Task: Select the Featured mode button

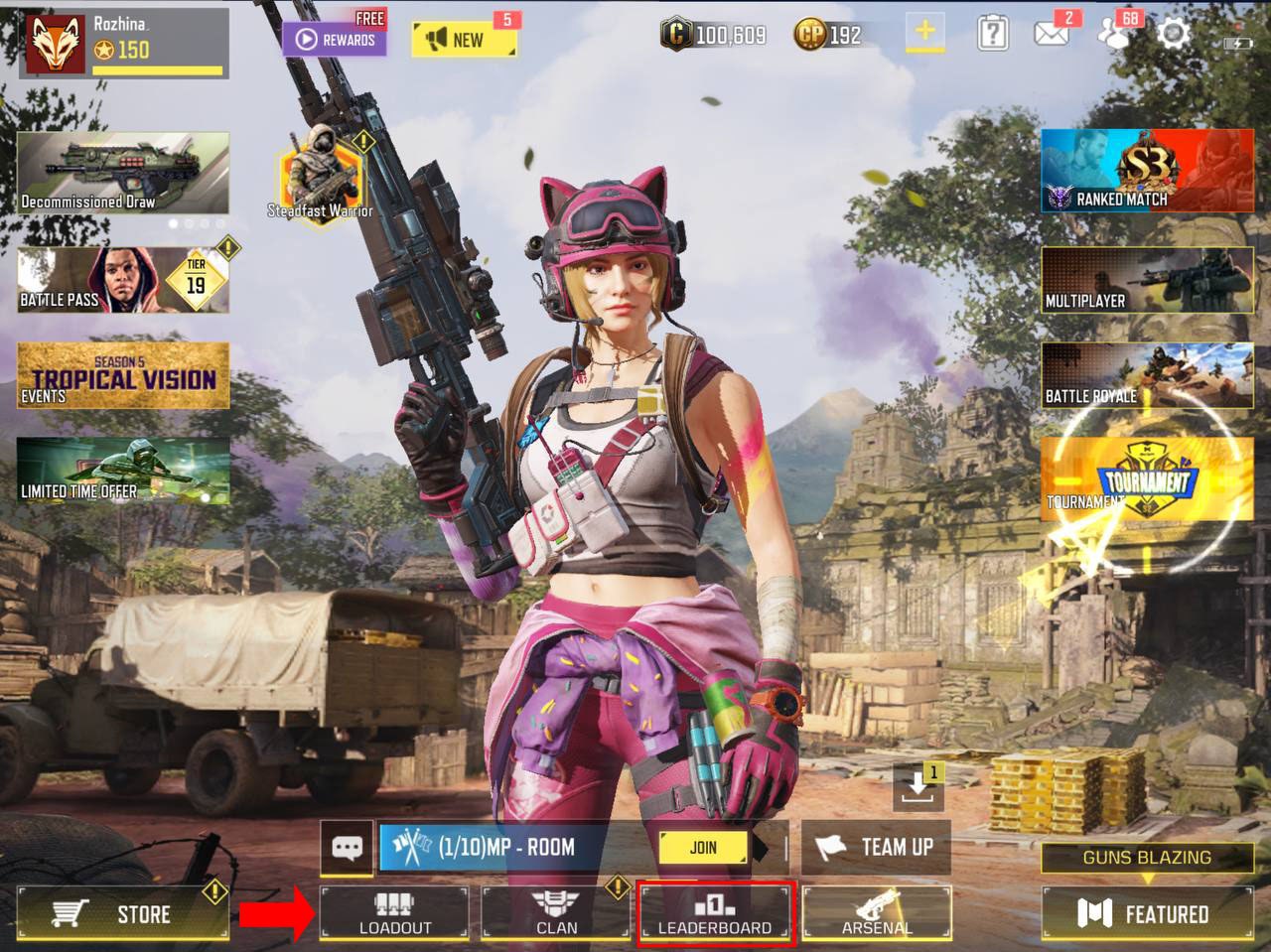Action: click(x=1147, y=913)
